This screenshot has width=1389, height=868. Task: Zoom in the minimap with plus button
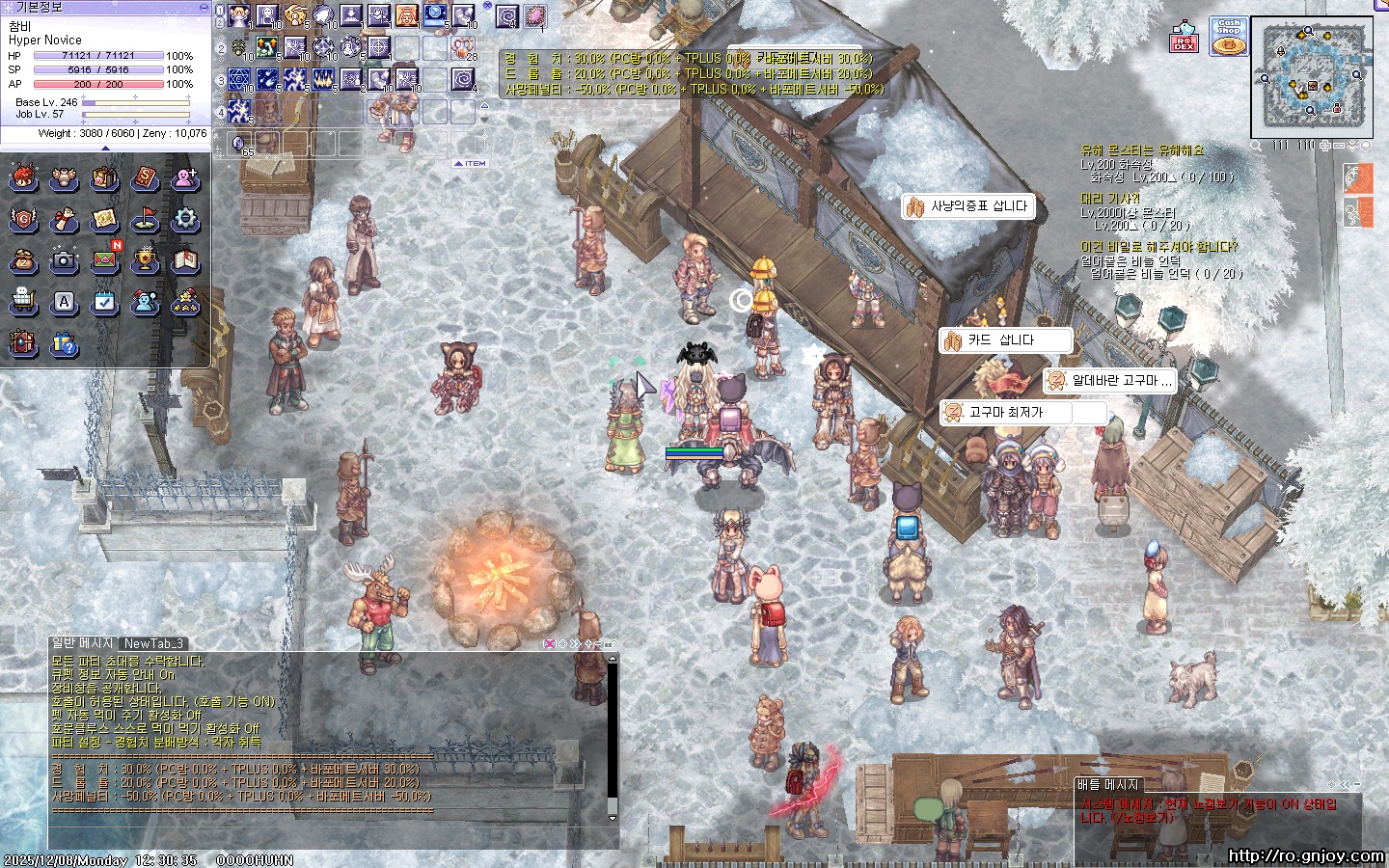point(1325,146)
